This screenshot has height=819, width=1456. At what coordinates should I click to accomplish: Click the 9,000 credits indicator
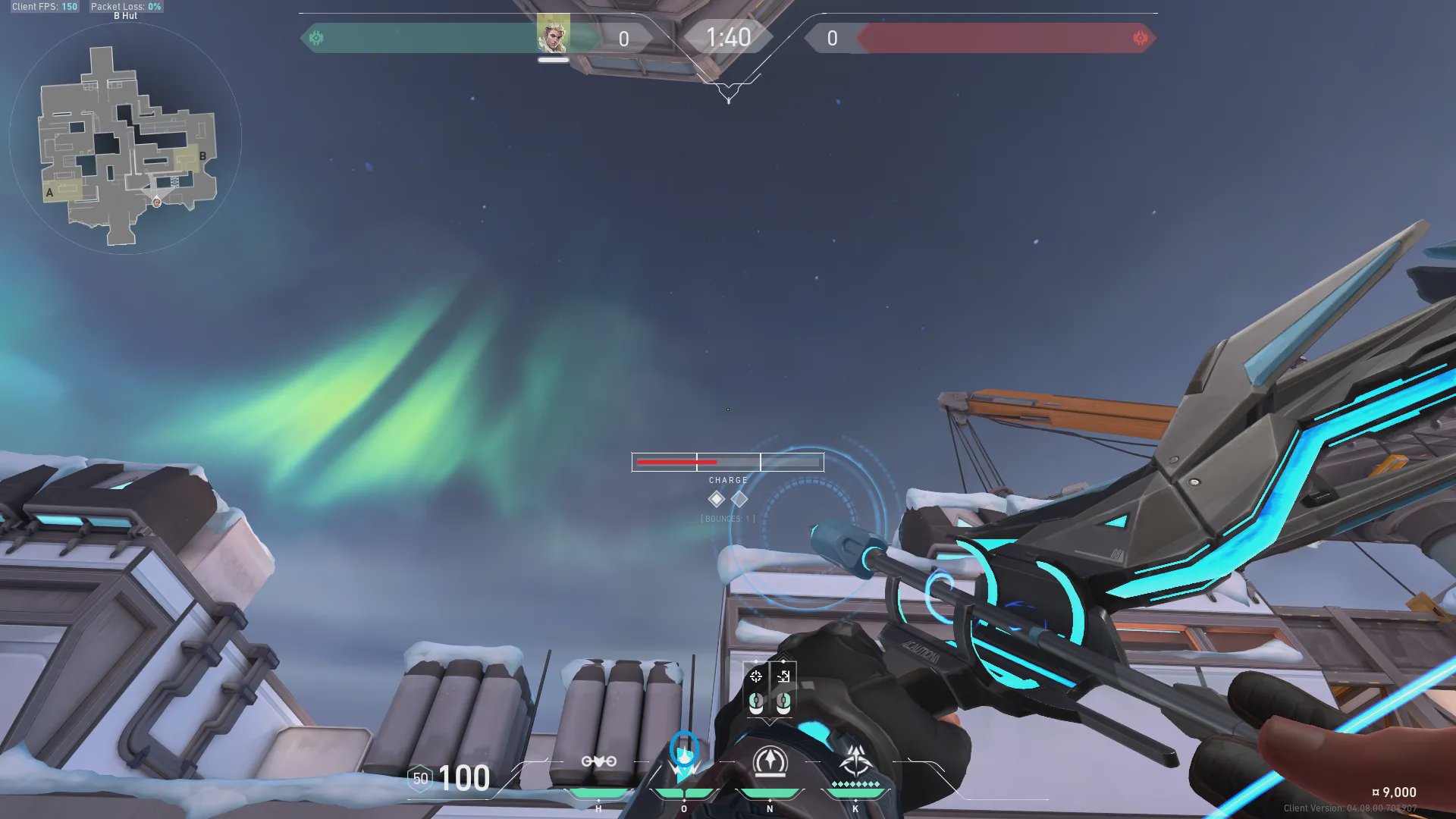click(x=1394, y=792)
